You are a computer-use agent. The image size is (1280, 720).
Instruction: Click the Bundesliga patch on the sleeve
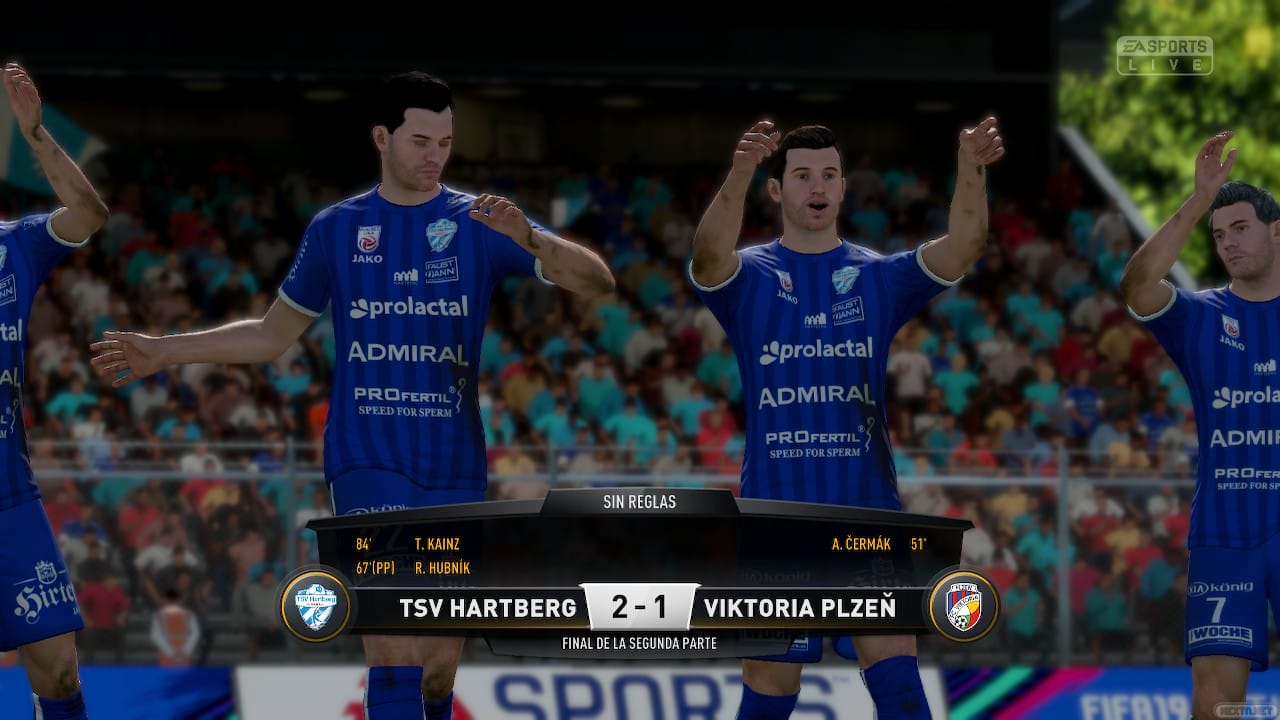click(368, 237)
